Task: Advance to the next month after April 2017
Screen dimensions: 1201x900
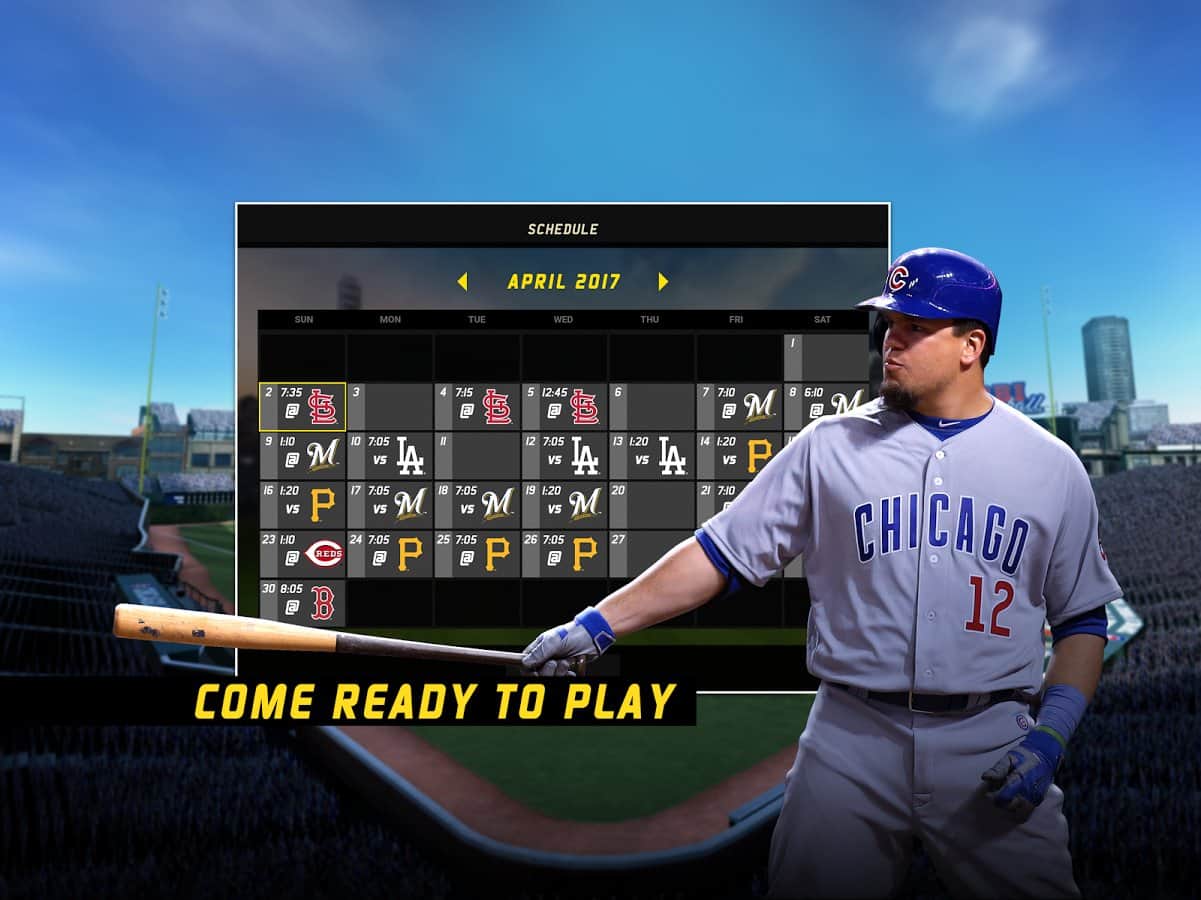Action: 663,282
